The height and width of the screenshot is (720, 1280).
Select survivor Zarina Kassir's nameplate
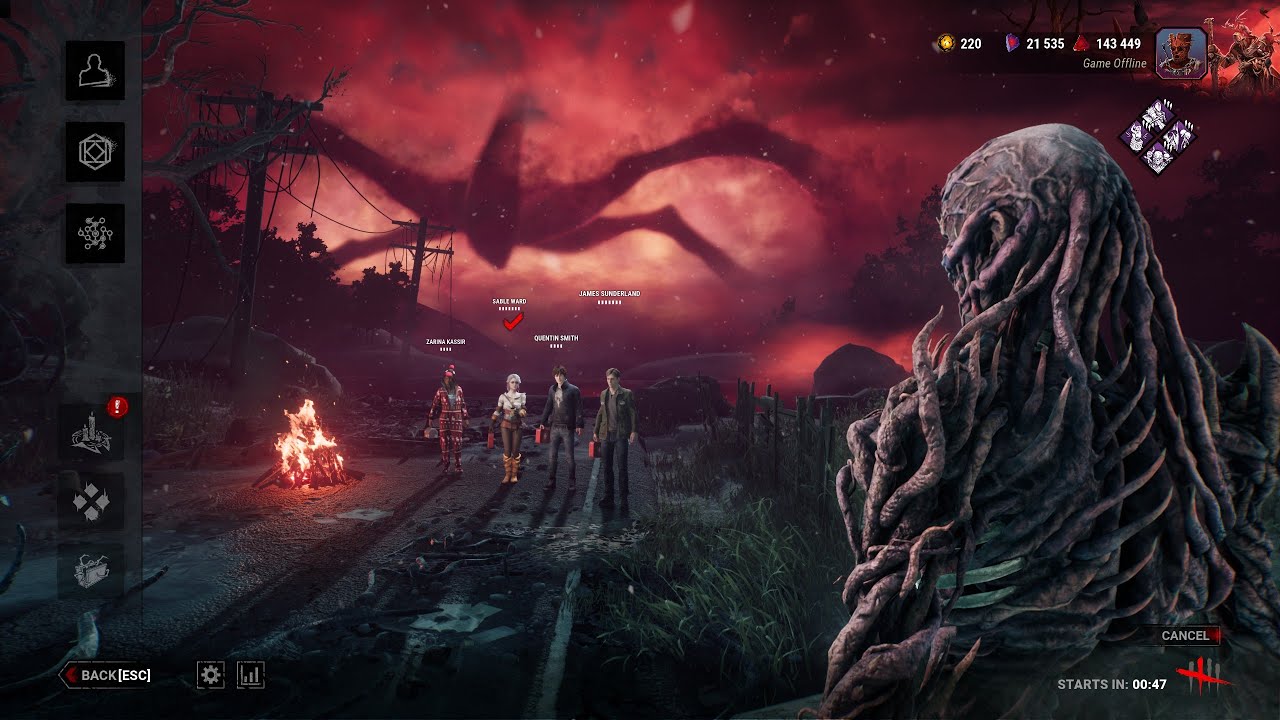[x=445, y=342]
